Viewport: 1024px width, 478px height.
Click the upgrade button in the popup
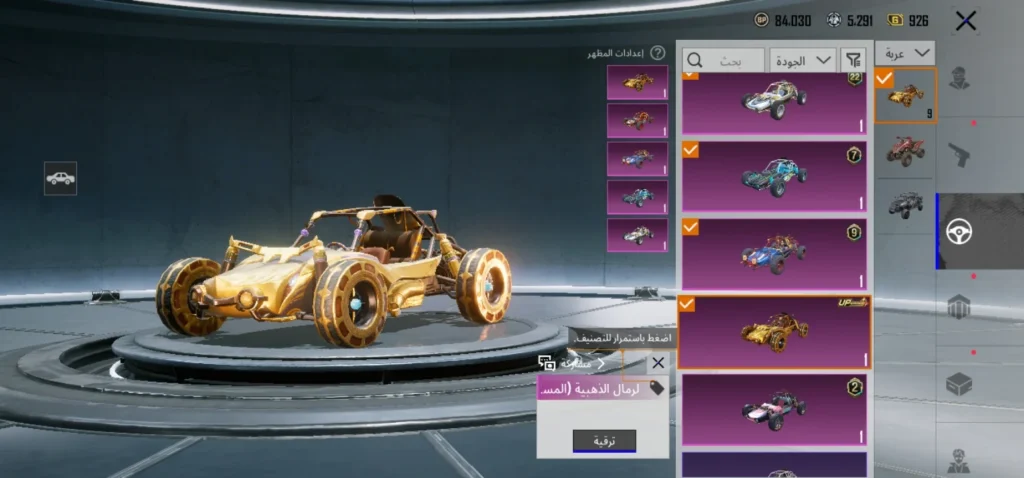tap(604, 440)
